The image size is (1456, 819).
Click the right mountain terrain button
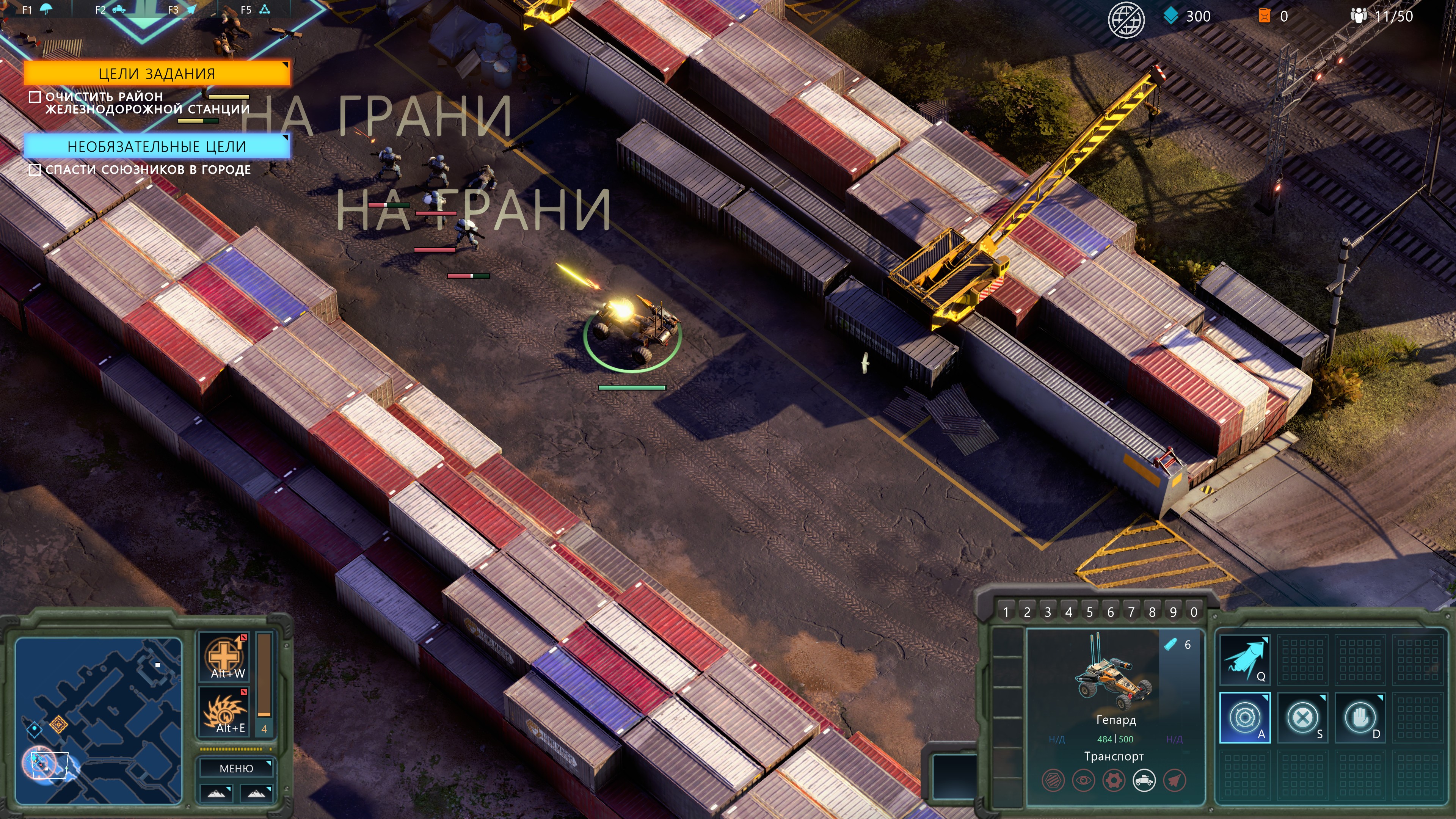(x=256, y=793)
